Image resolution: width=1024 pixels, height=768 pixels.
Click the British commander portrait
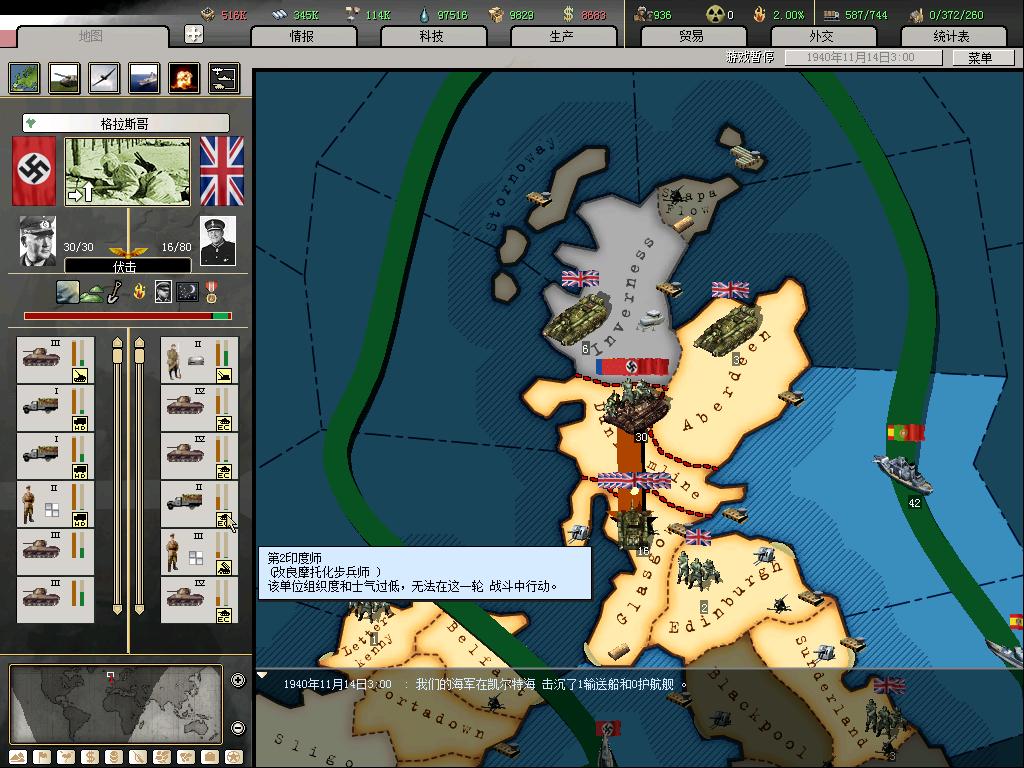click(x=218, y=241)
